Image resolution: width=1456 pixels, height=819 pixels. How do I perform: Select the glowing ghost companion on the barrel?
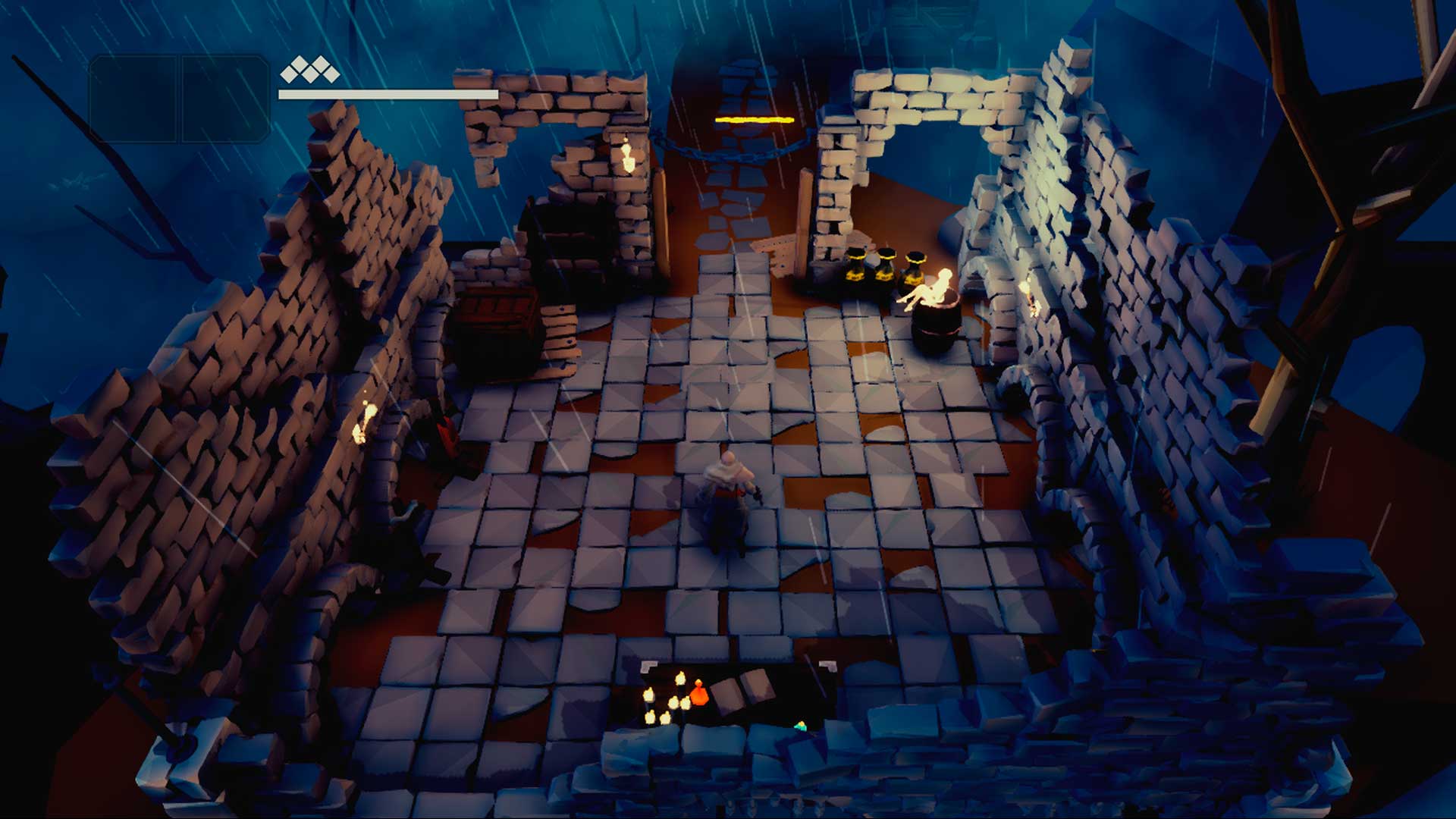pyautogui.click(x=933, y=288)
